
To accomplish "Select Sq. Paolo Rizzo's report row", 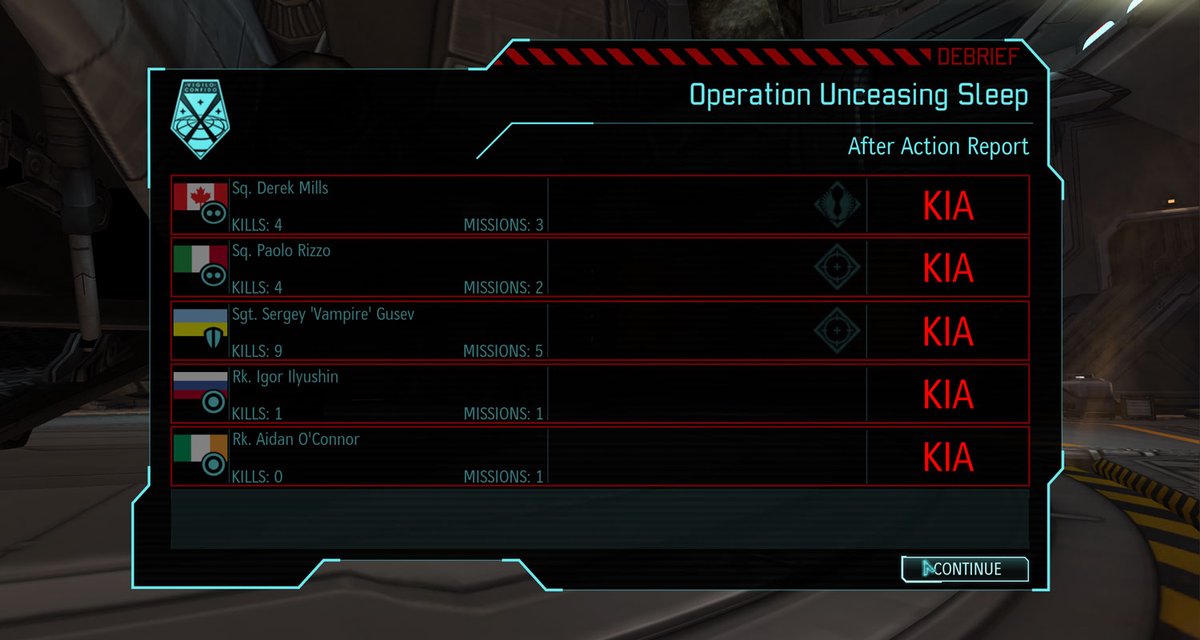I will pos(600,267).
